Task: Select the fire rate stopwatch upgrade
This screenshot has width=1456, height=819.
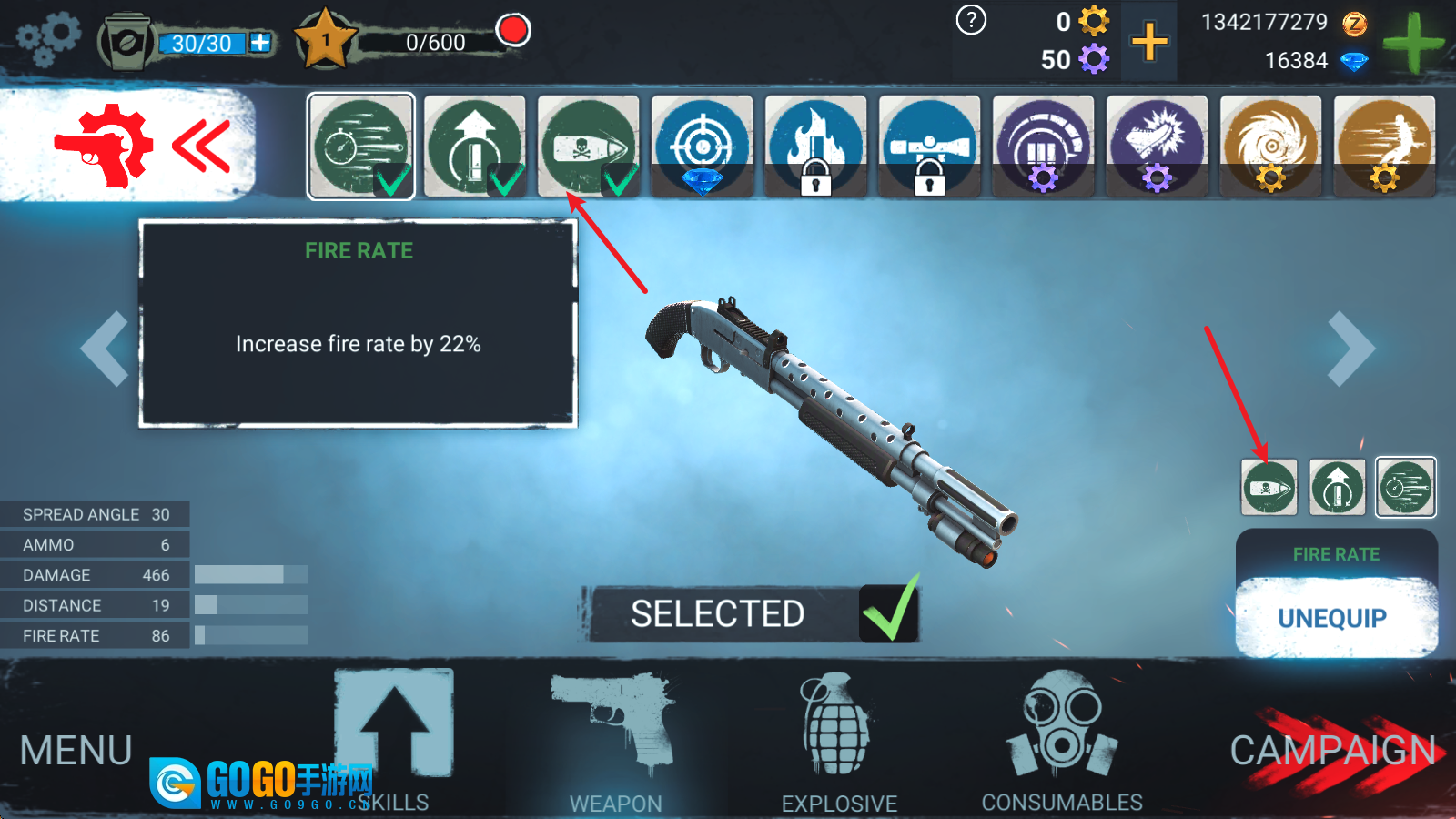Action: (360, 146)
